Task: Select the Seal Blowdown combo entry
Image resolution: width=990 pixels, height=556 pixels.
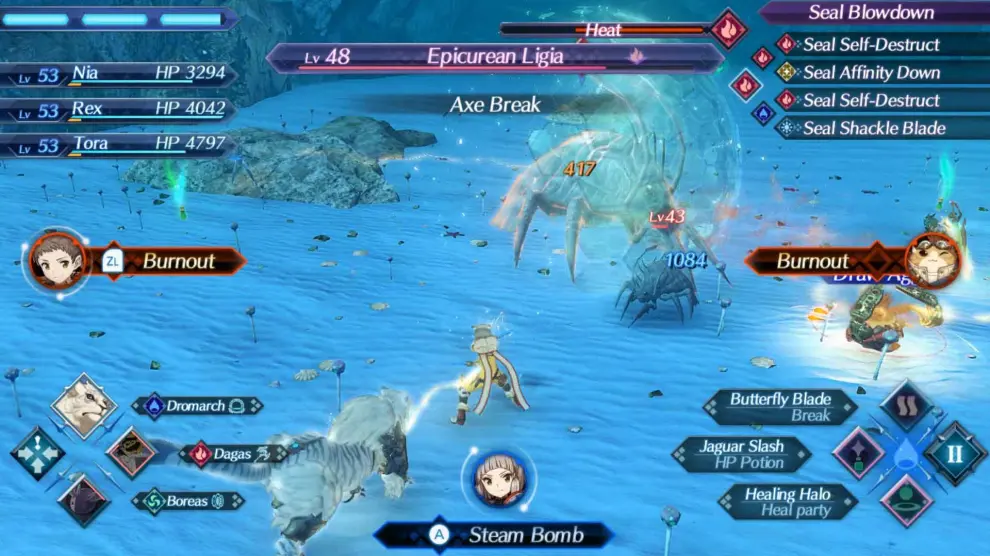Action: [x=871, y=13]
